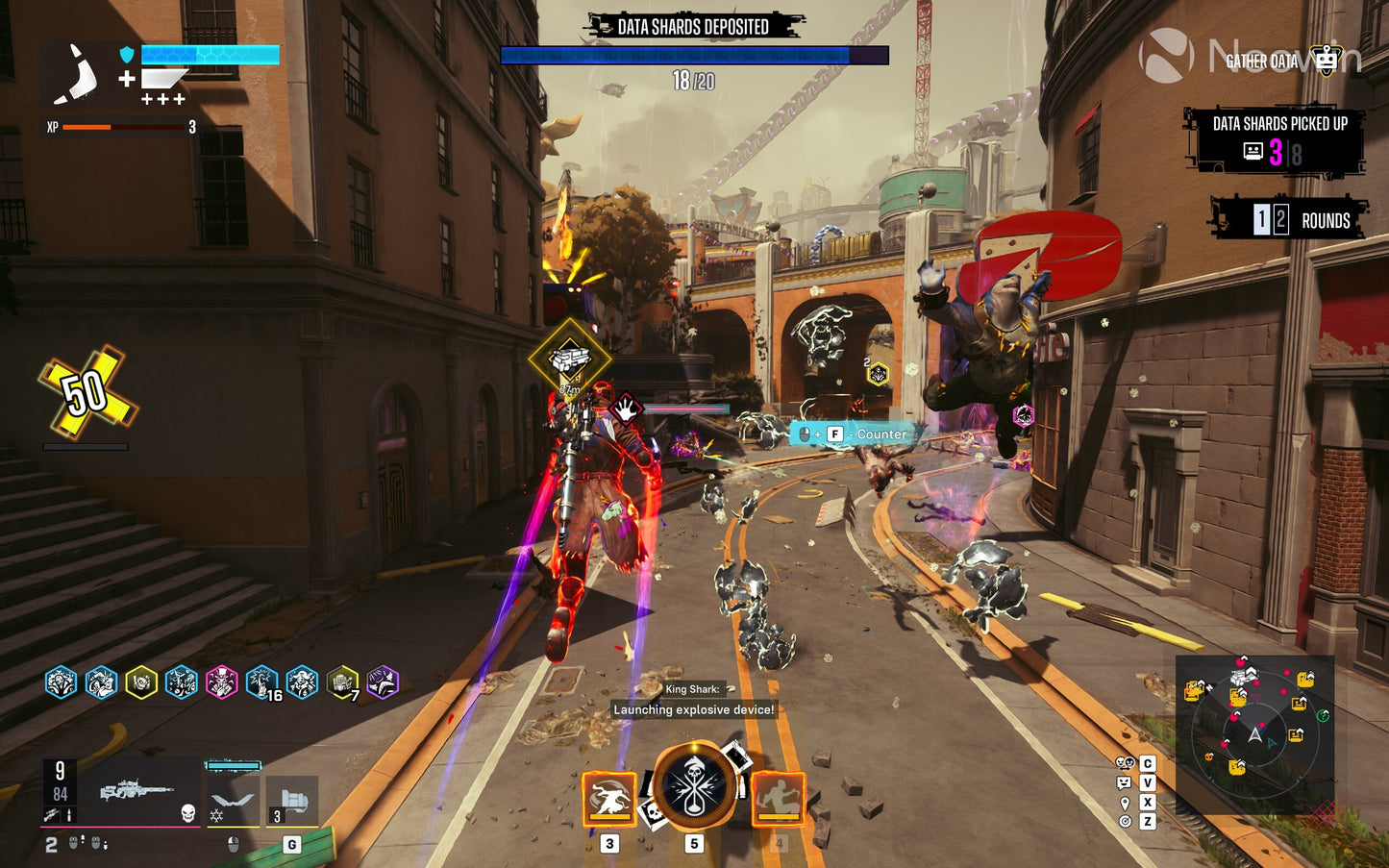The height and width of the screenshot is (868, 1389).
Task: Activate the running figure traversal ability
Action: pyautogui.click(x=778, y=799)
